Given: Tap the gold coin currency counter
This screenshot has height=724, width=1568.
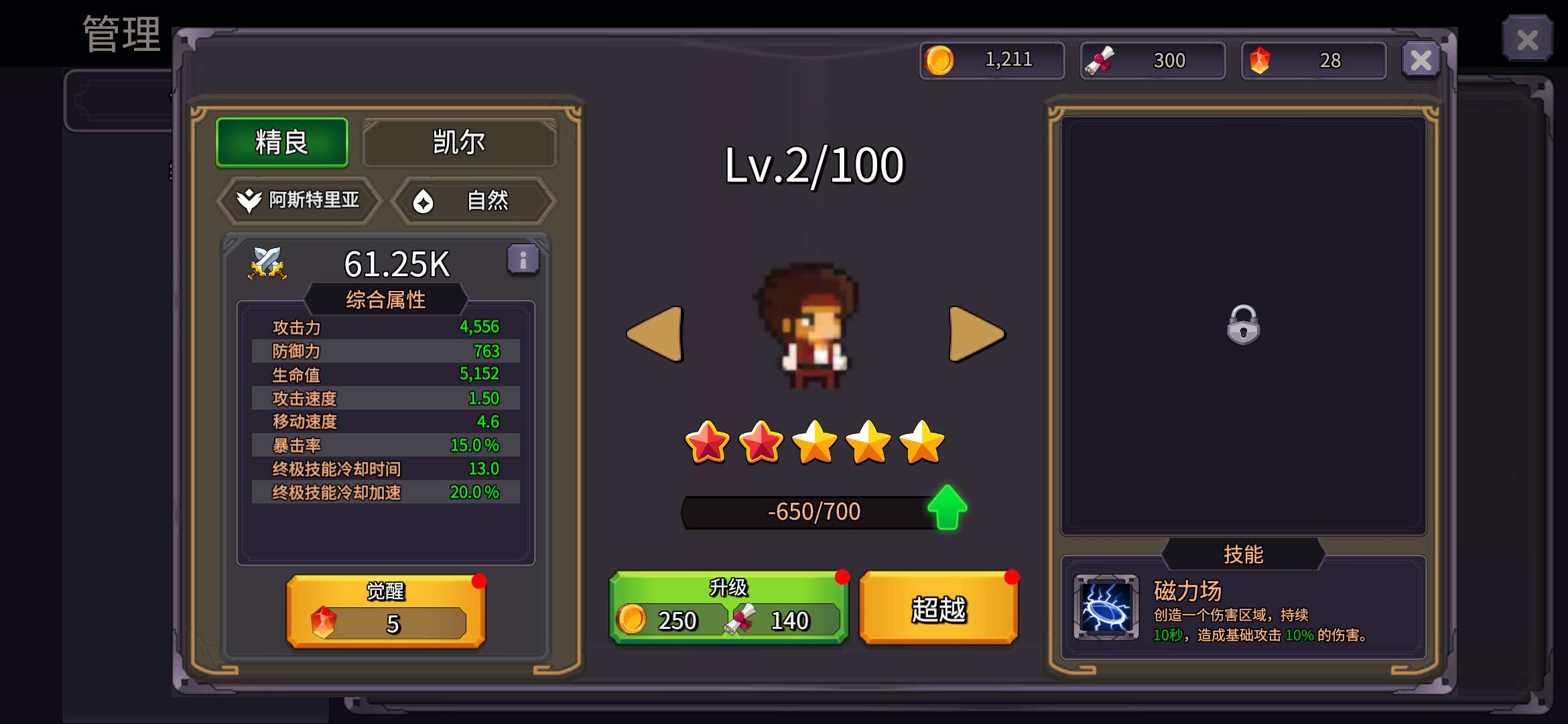Looking at the screenshot, I should tap(992, 60).
